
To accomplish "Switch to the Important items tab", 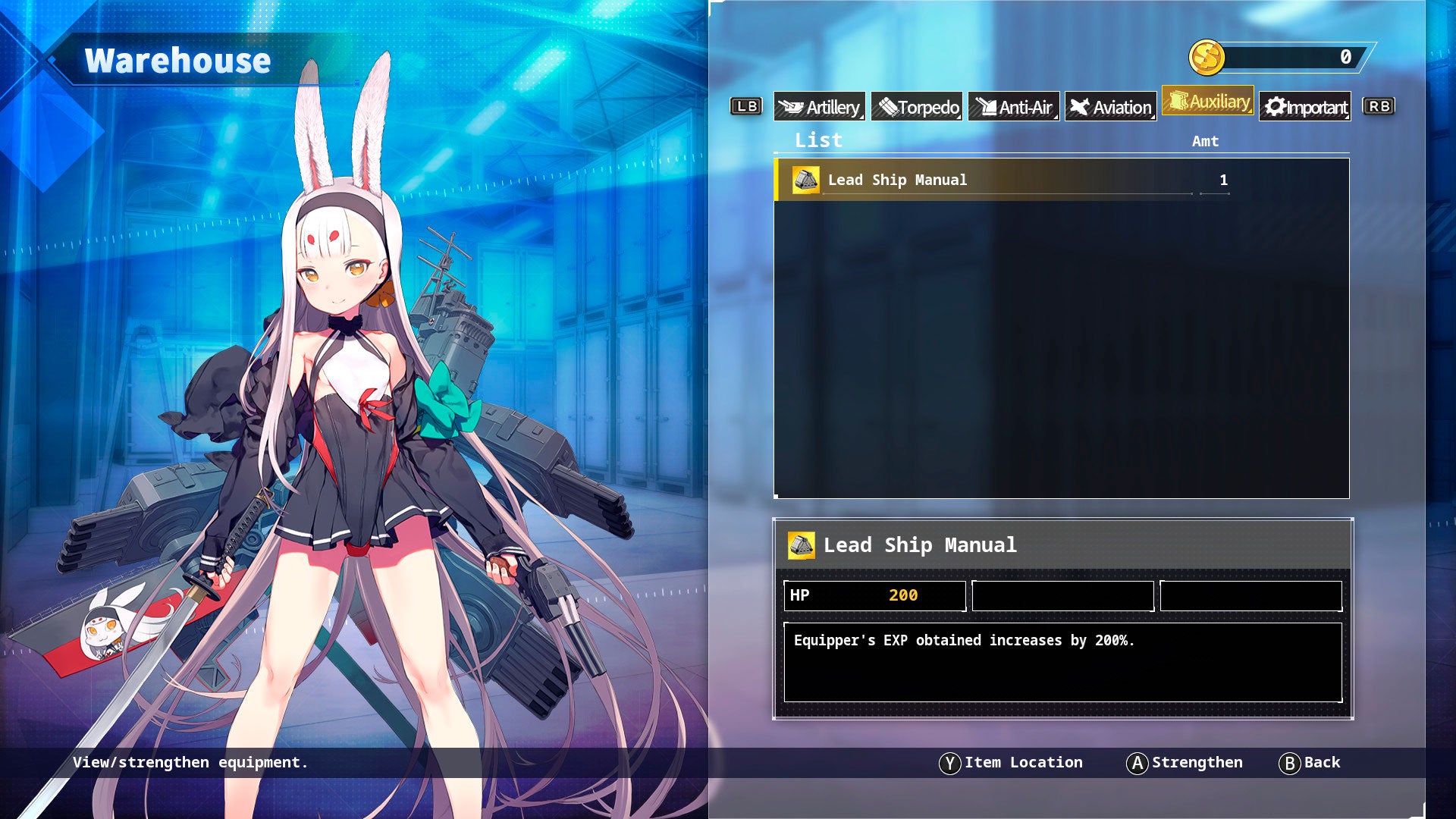I will tap(1305, 107).
